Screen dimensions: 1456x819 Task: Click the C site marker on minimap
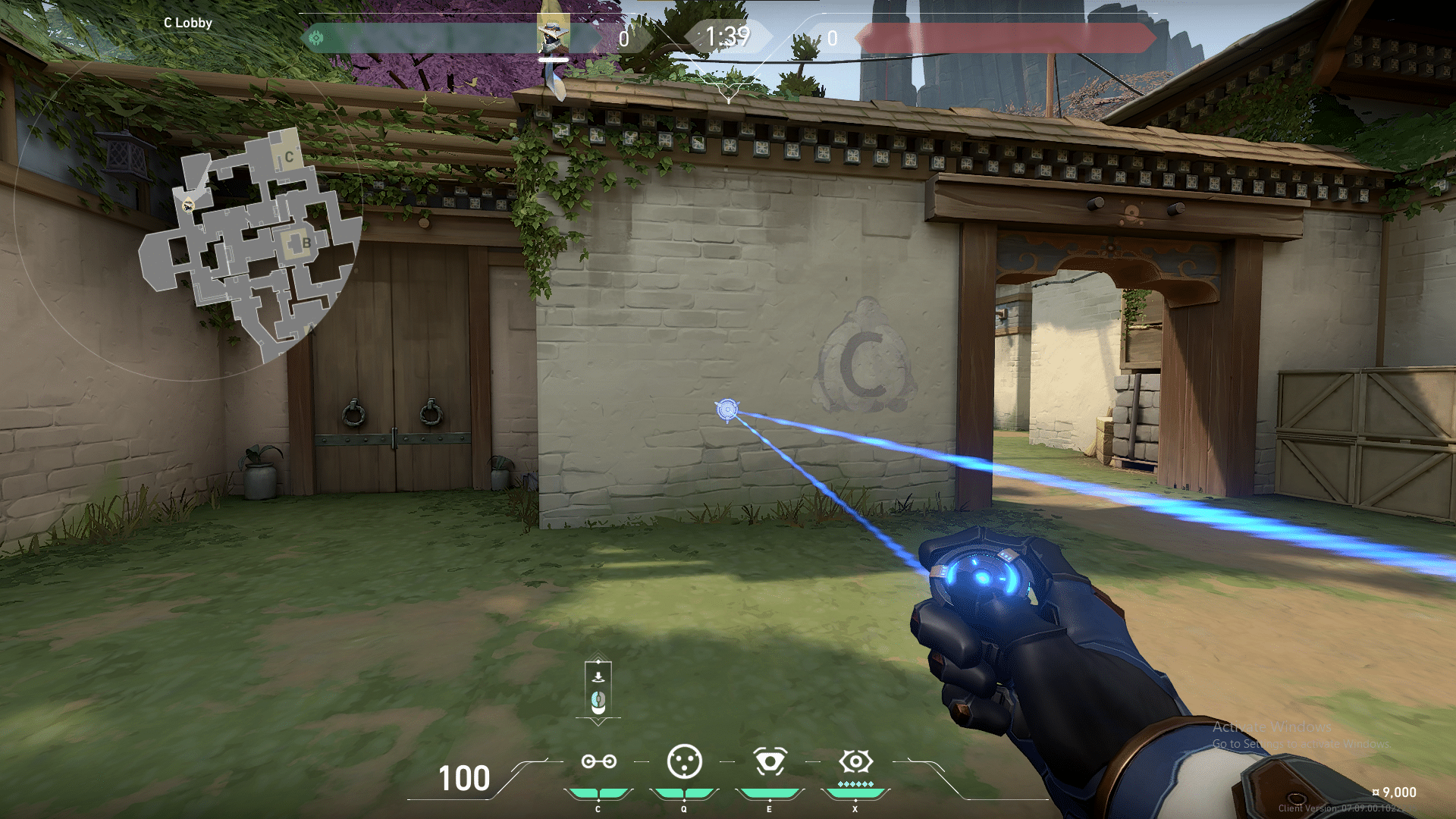coord(288,157)
